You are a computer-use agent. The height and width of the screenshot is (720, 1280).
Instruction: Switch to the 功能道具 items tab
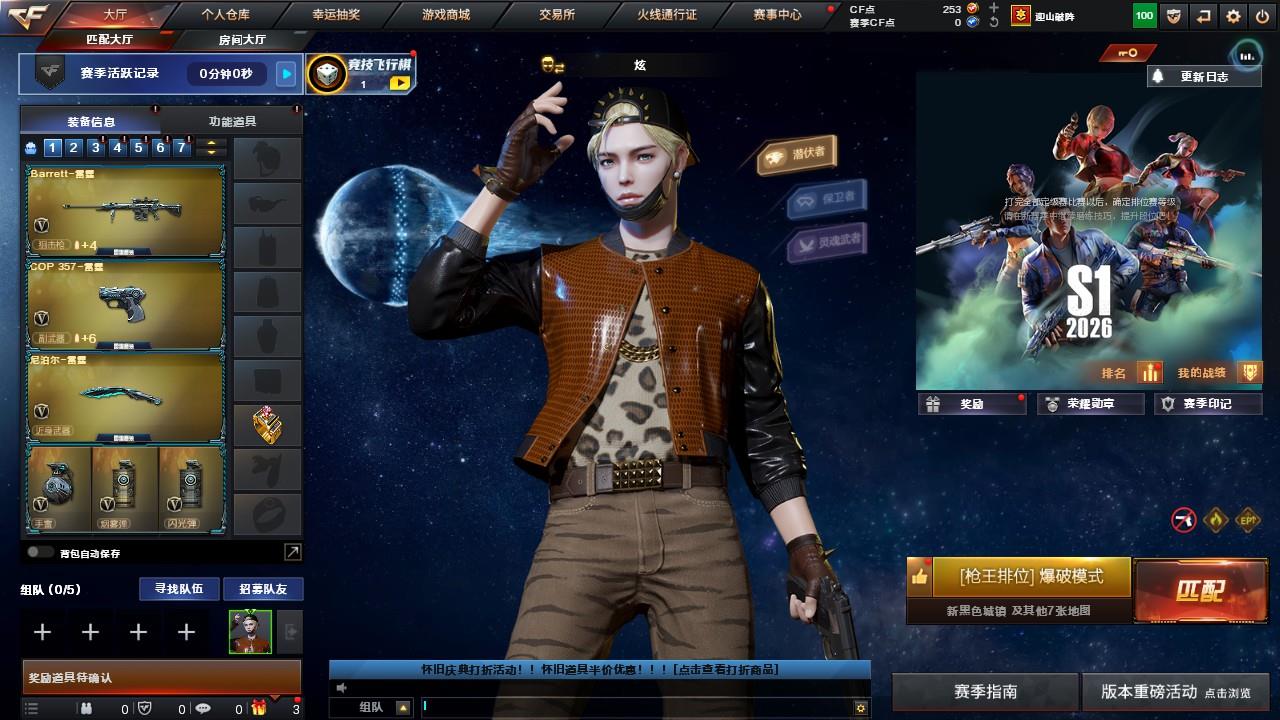pos(232,121)
